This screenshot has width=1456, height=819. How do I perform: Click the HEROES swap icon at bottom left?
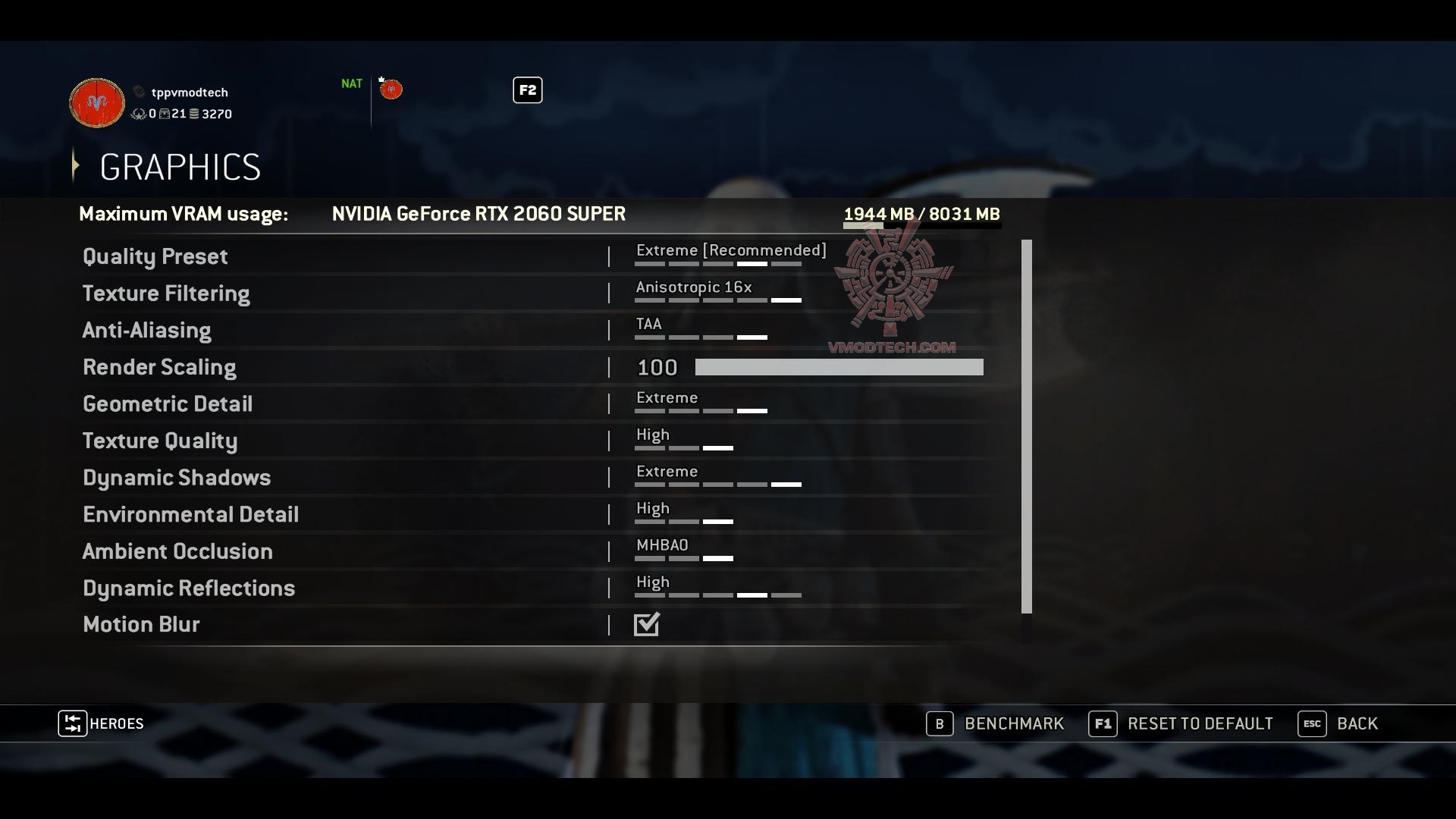coord(72,723)
